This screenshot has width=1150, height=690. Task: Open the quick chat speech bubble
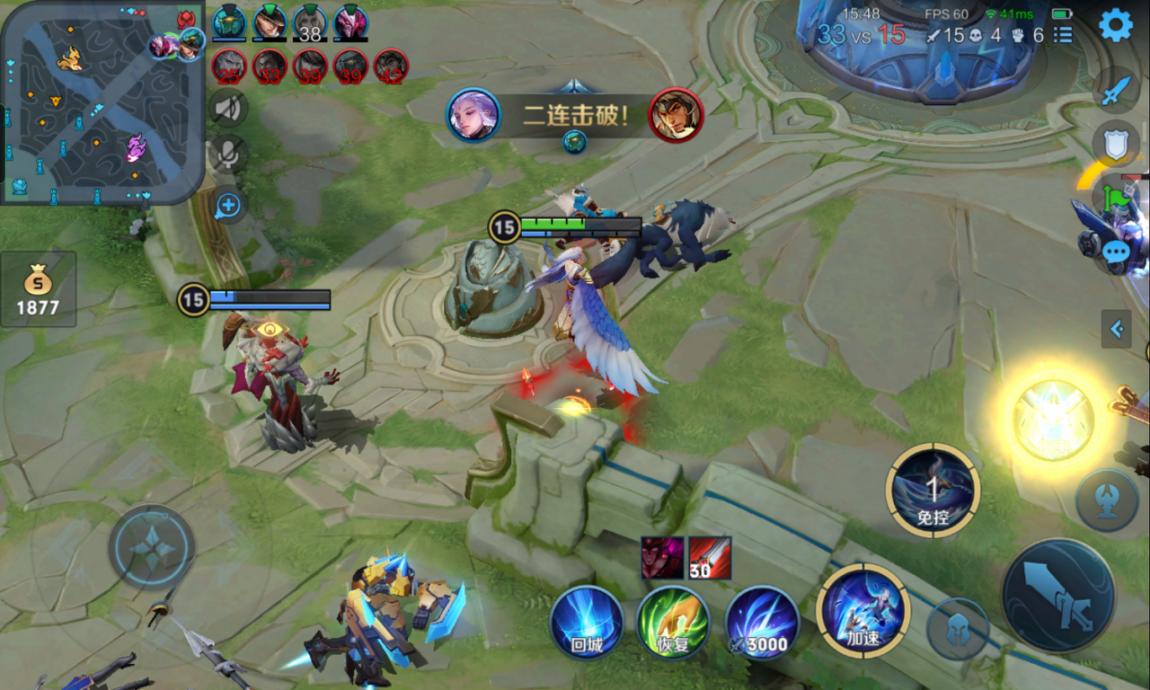pyautogui.click(x=1116, y=251)
